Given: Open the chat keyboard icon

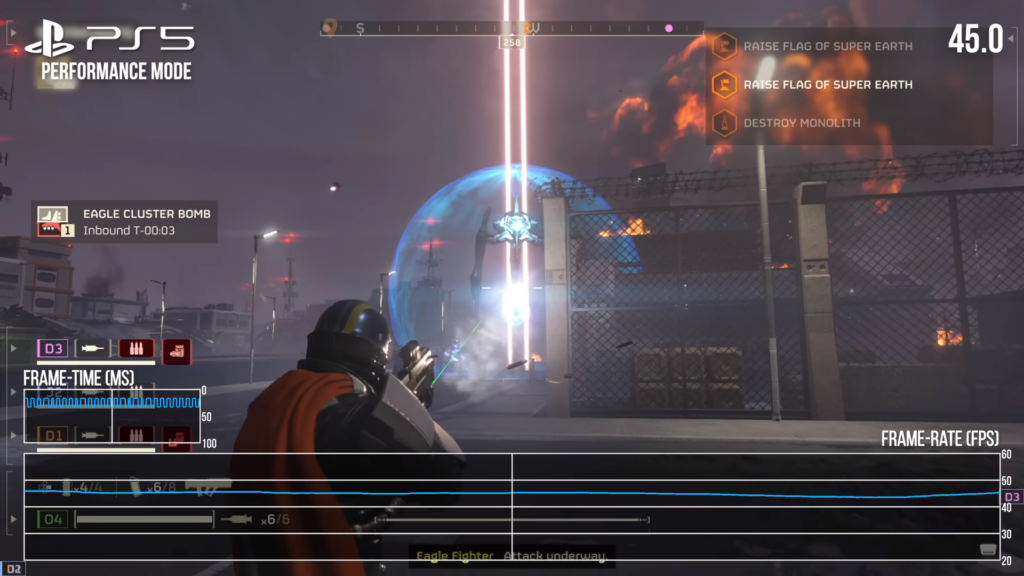Looking at the screenshot, I should (987, 549).
